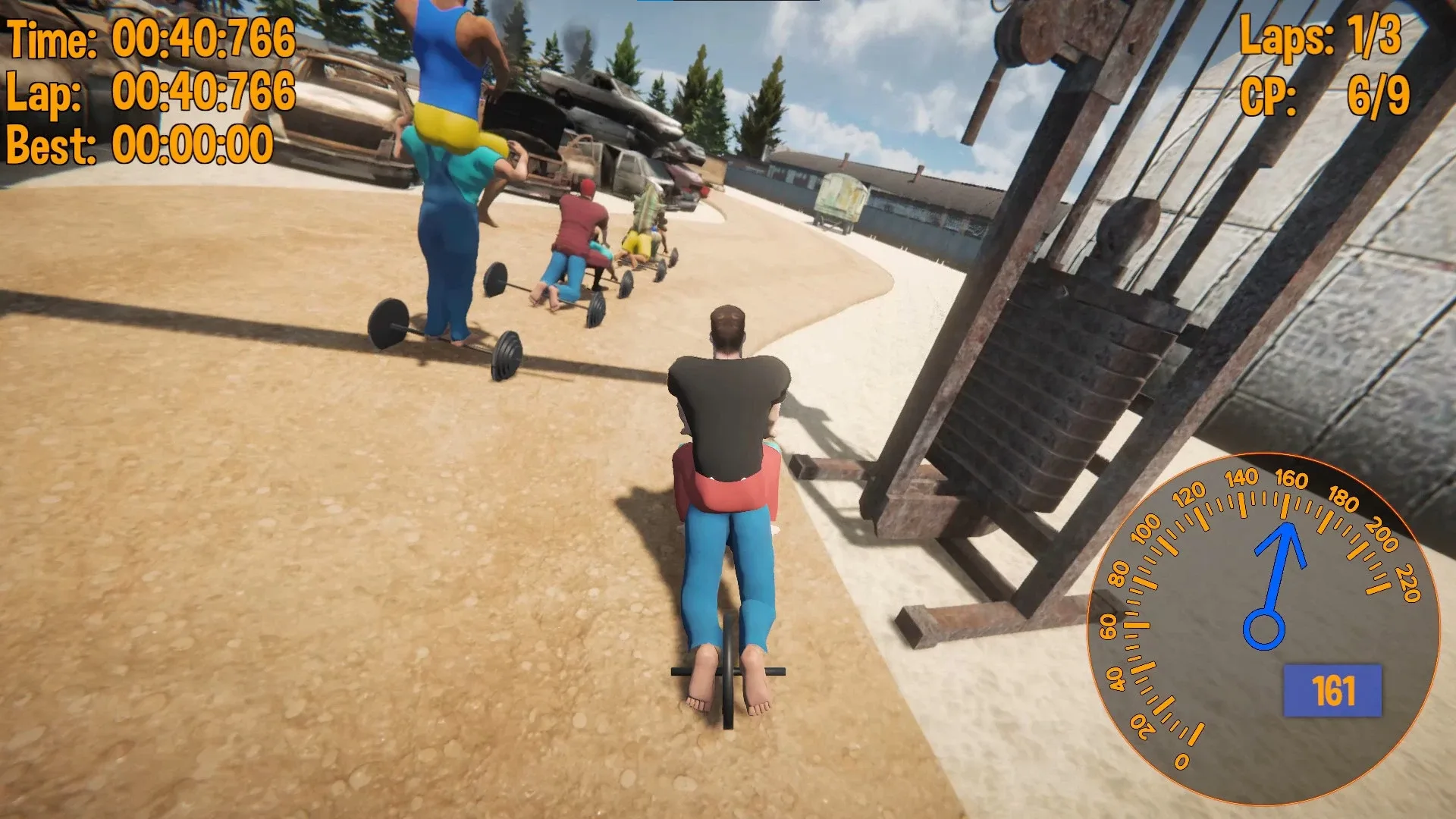Viewport: 1456px width, 819px height.
Task: Select the racer carrying a rider in yellow shorts
Action: tap(447, 190)
